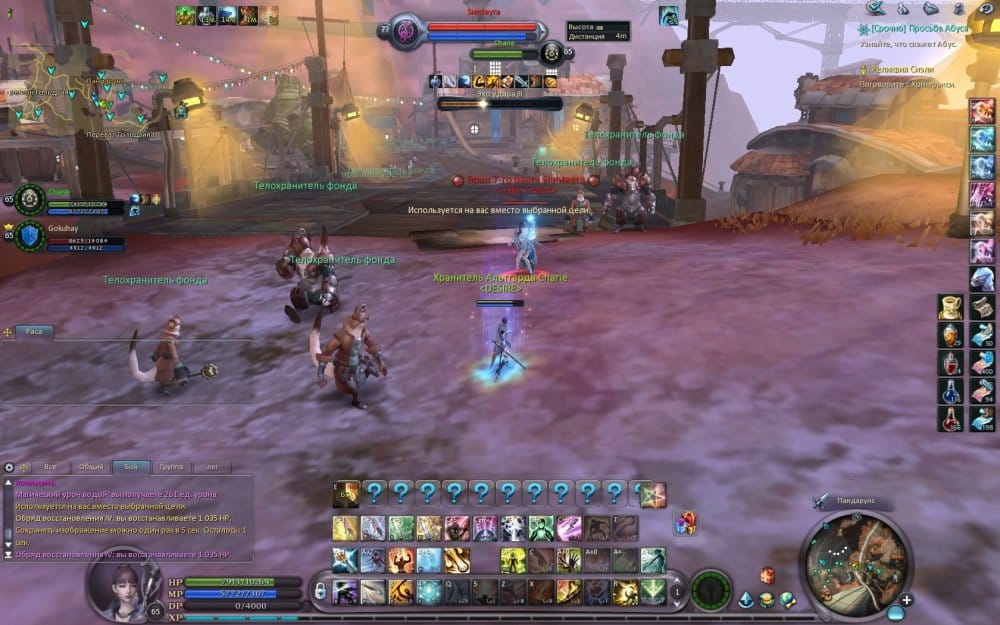
Task: Click the red gift box notification icon
Action: (767, 575)
